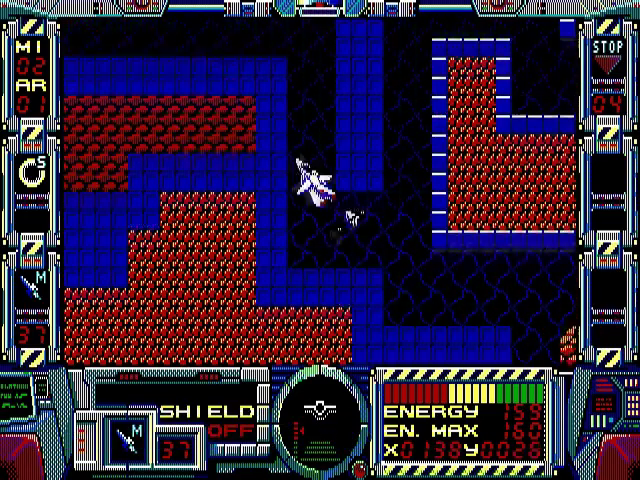
Task: Click the STOP indicator with red arrow
Action: pyautogui.click(x=607, y=57)
